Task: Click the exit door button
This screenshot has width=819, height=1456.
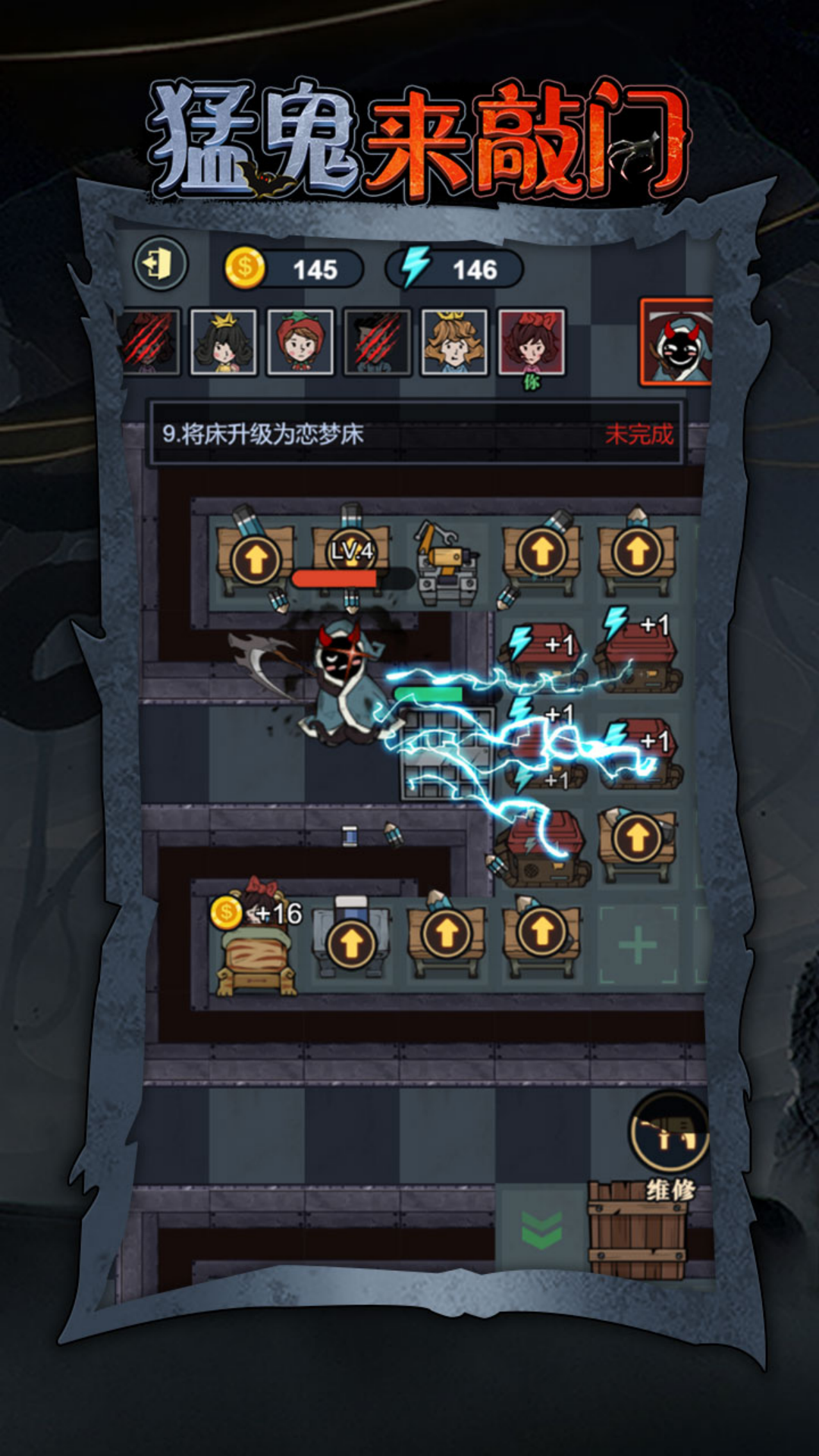Action: click(160, 265)
